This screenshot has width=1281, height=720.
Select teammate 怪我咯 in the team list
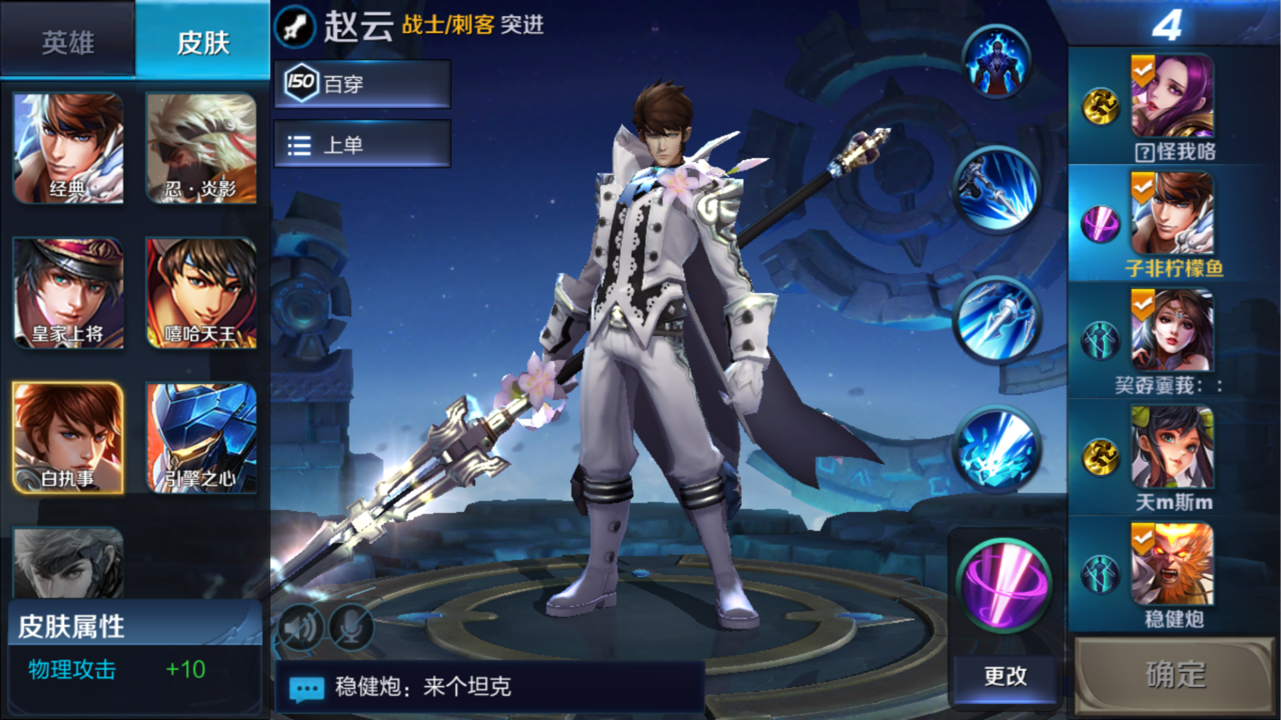[1172, 97]
